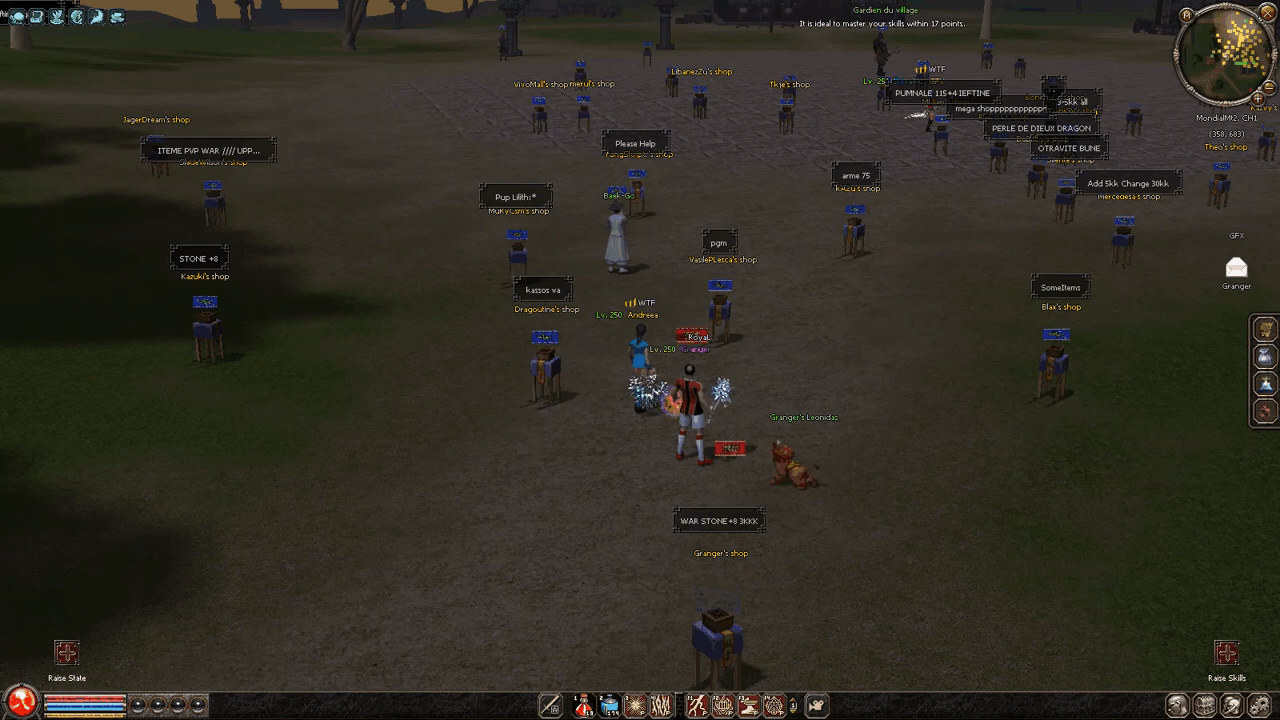Open the whisper envelope from Granger
This screenshot has width=1280, height=720.
1236,267
